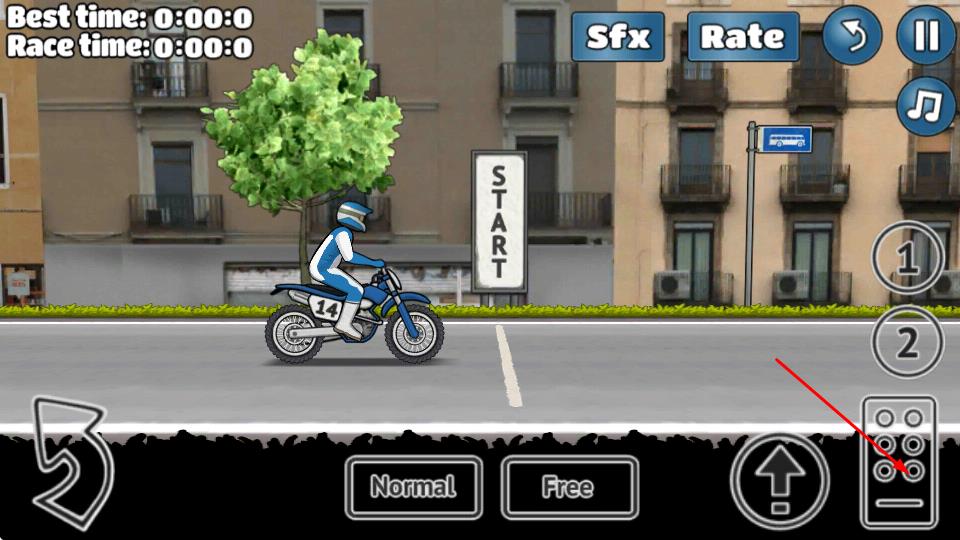Pause the game
This screenshot has height=540, width=960.
pyautogui.click(x=926, y=37)
